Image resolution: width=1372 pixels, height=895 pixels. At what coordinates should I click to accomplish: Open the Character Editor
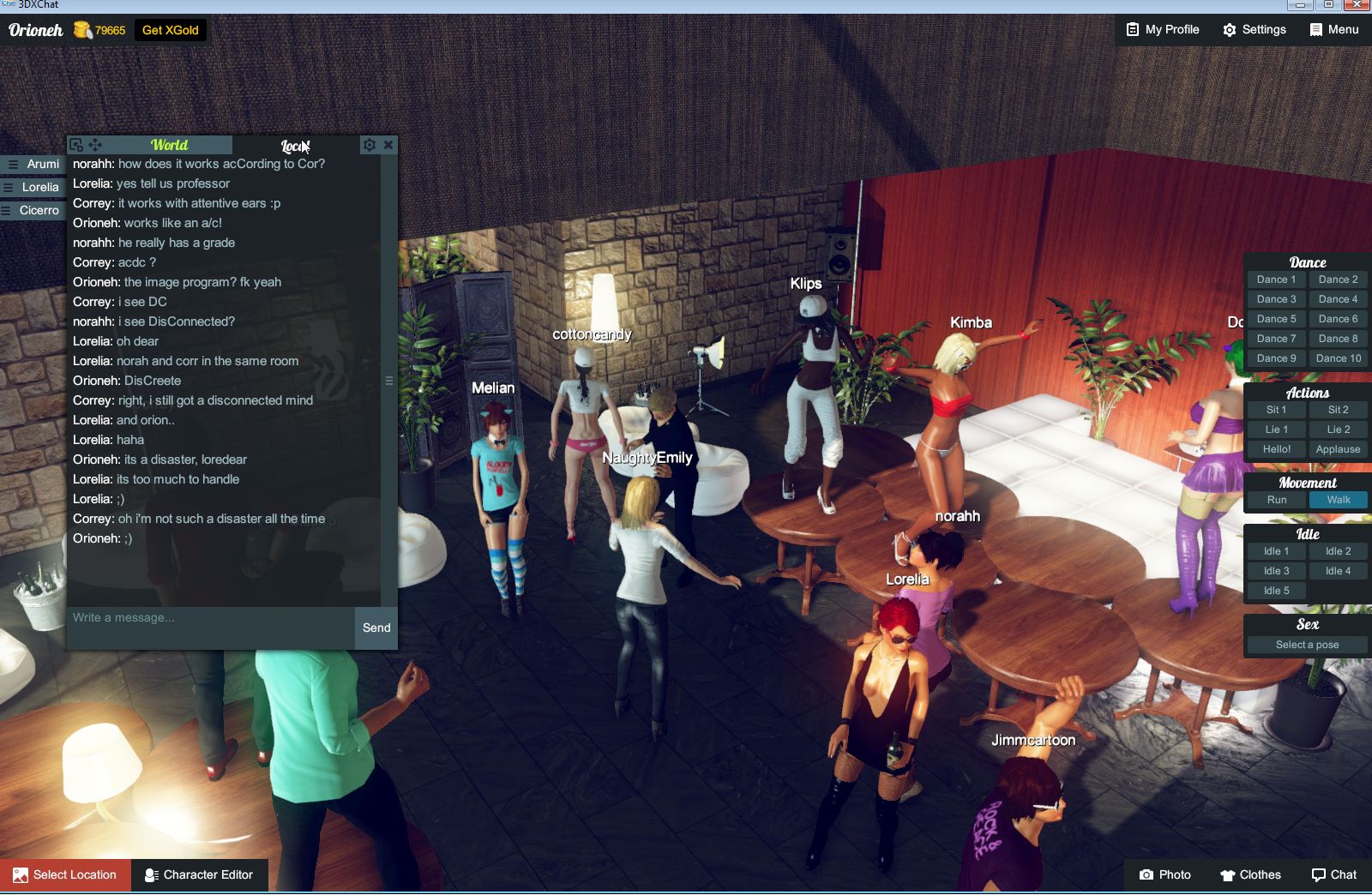(x=199, y=874)
